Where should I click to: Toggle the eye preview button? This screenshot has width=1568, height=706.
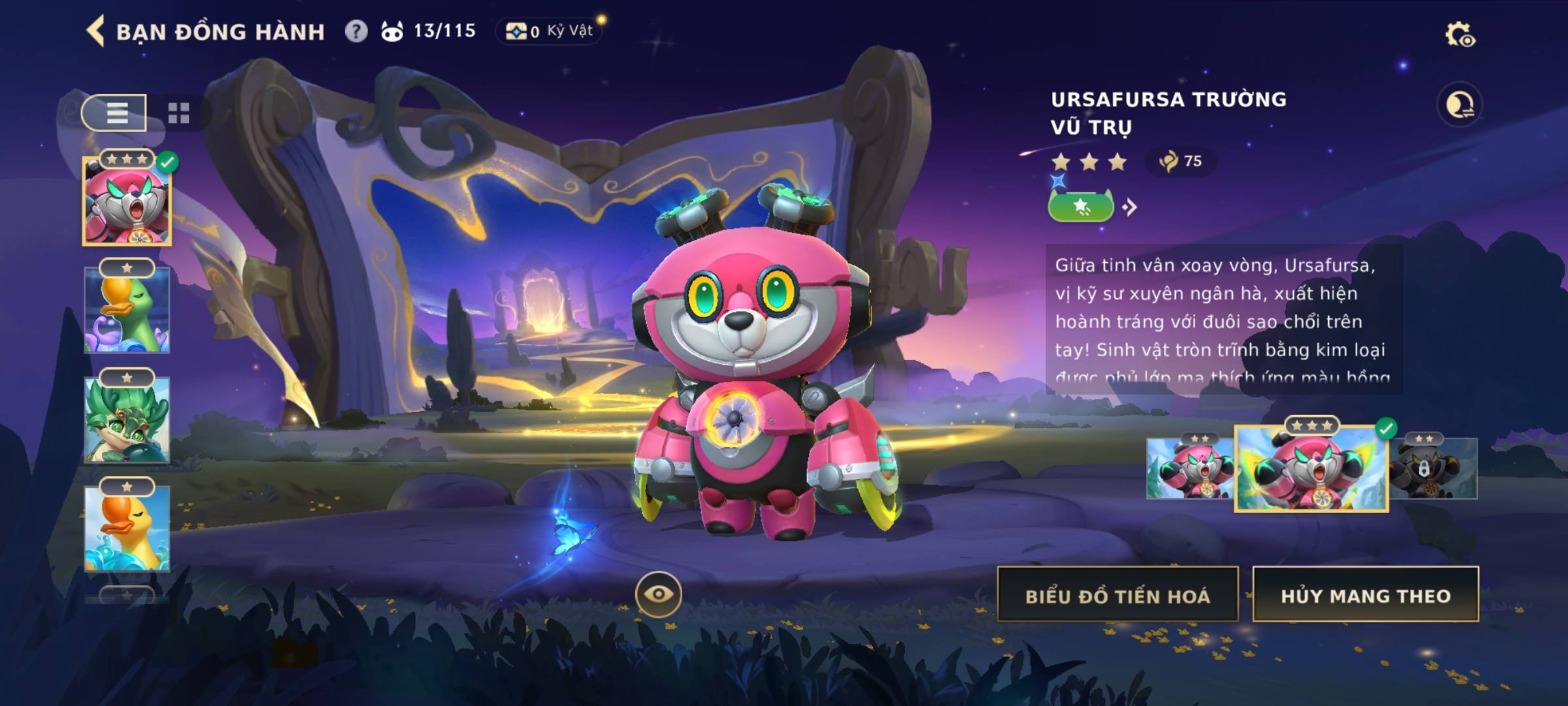(x=658, y=594)
